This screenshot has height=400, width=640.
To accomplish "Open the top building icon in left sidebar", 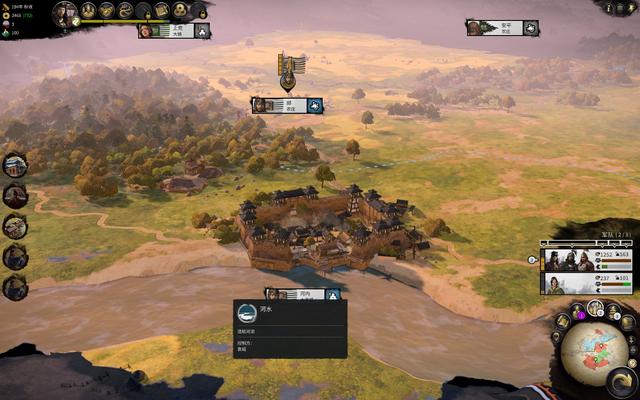I will point(15,165).
